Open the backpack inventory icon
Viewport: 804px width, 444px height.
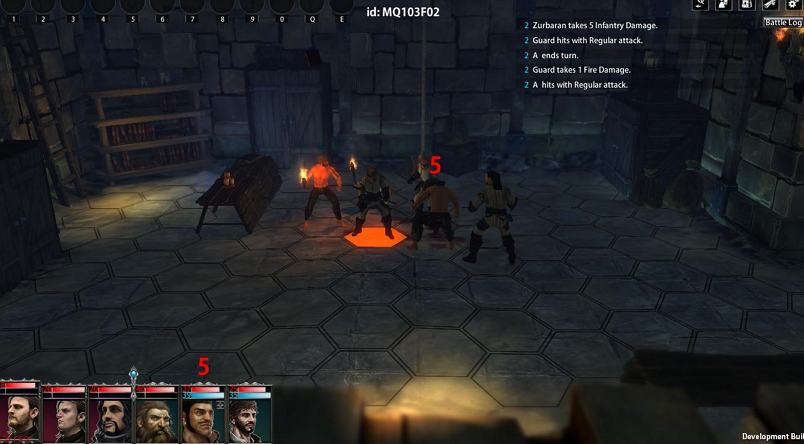(747, 5)
